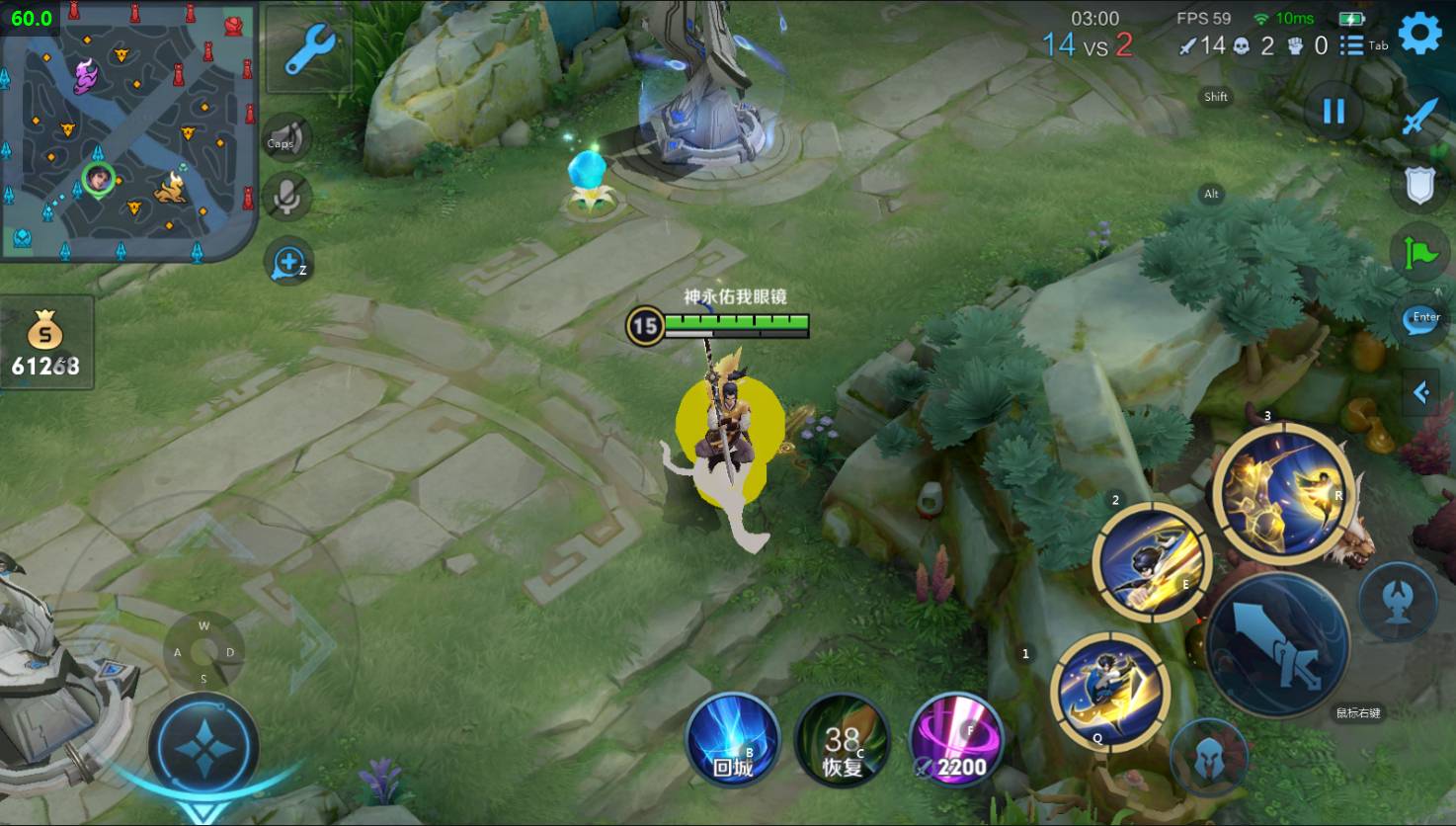Open the scoreboard list icon
Viewport: 1456px width, 826px height.
tap(1351, 45)
